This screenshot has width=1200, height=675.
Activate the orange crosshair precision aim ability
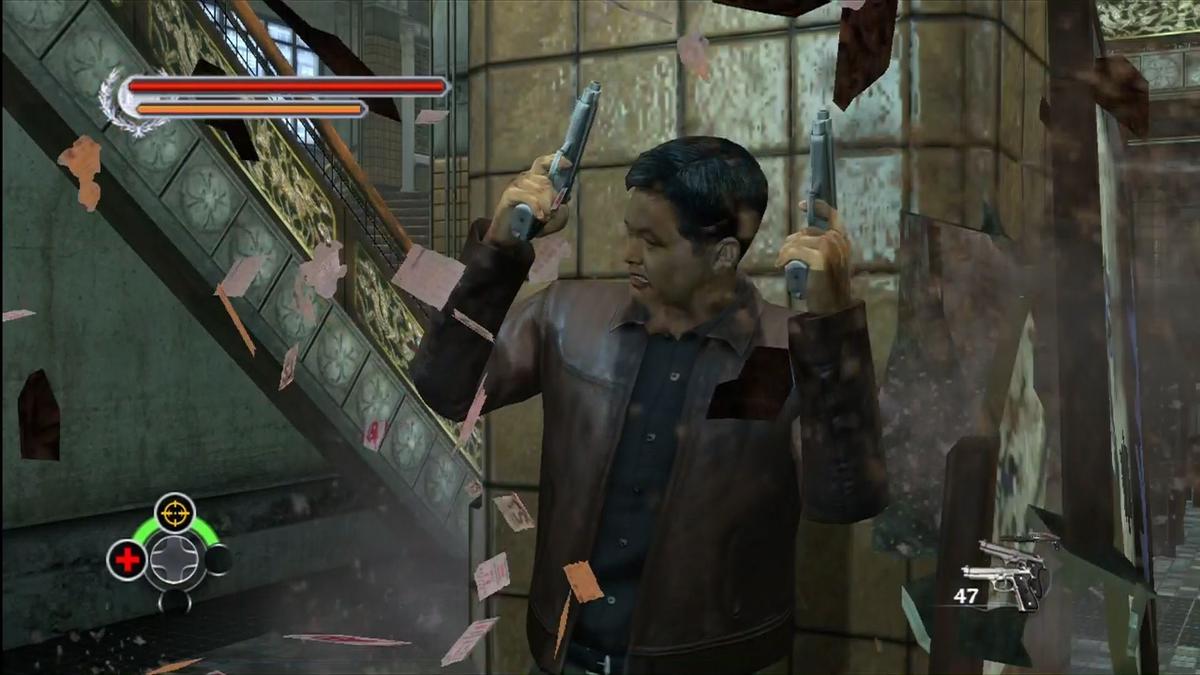point(175,511)
